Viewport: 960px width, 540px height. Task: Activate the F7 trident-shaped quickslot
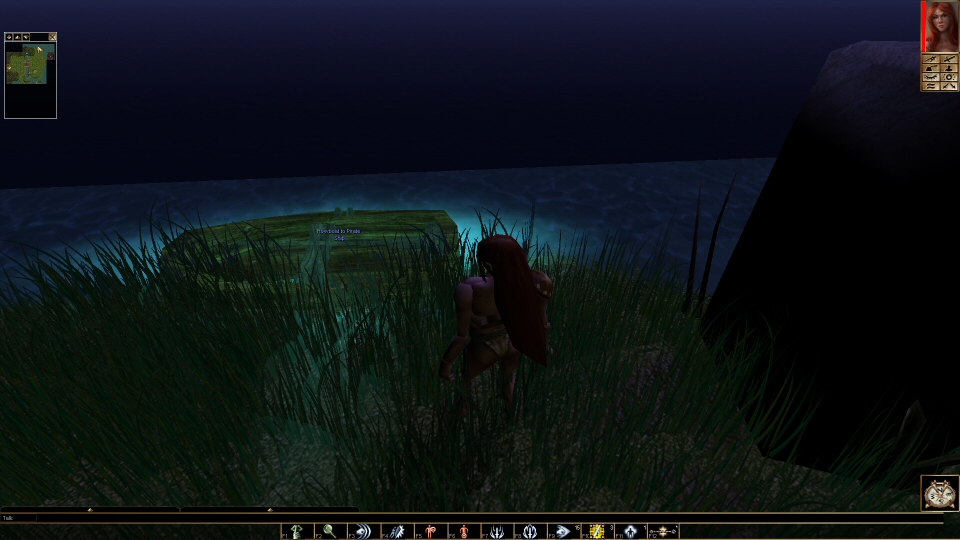[x=498, y=531]
